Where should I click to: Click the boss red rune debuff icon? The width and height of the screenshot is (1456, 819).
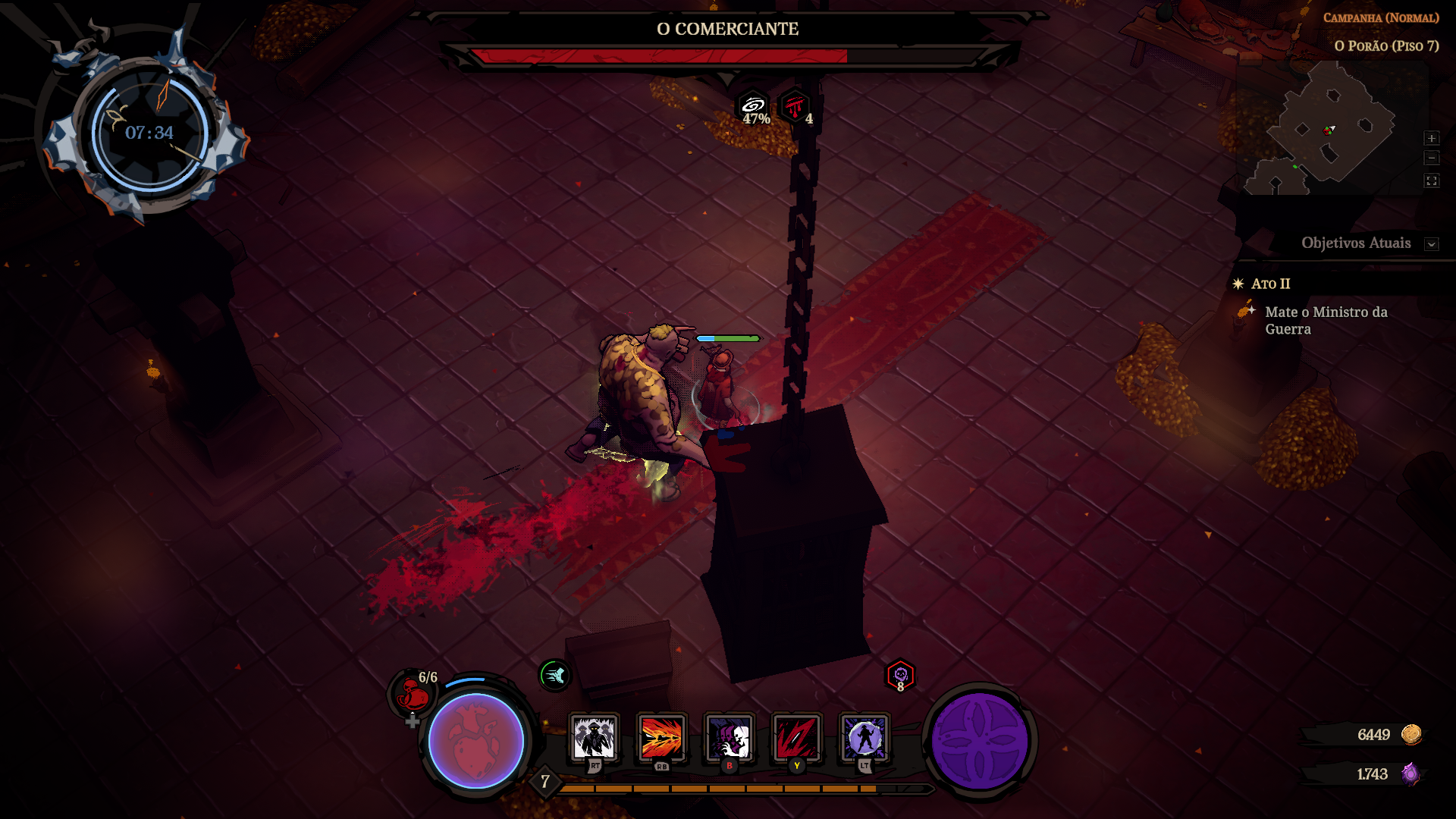pos(794,106)
